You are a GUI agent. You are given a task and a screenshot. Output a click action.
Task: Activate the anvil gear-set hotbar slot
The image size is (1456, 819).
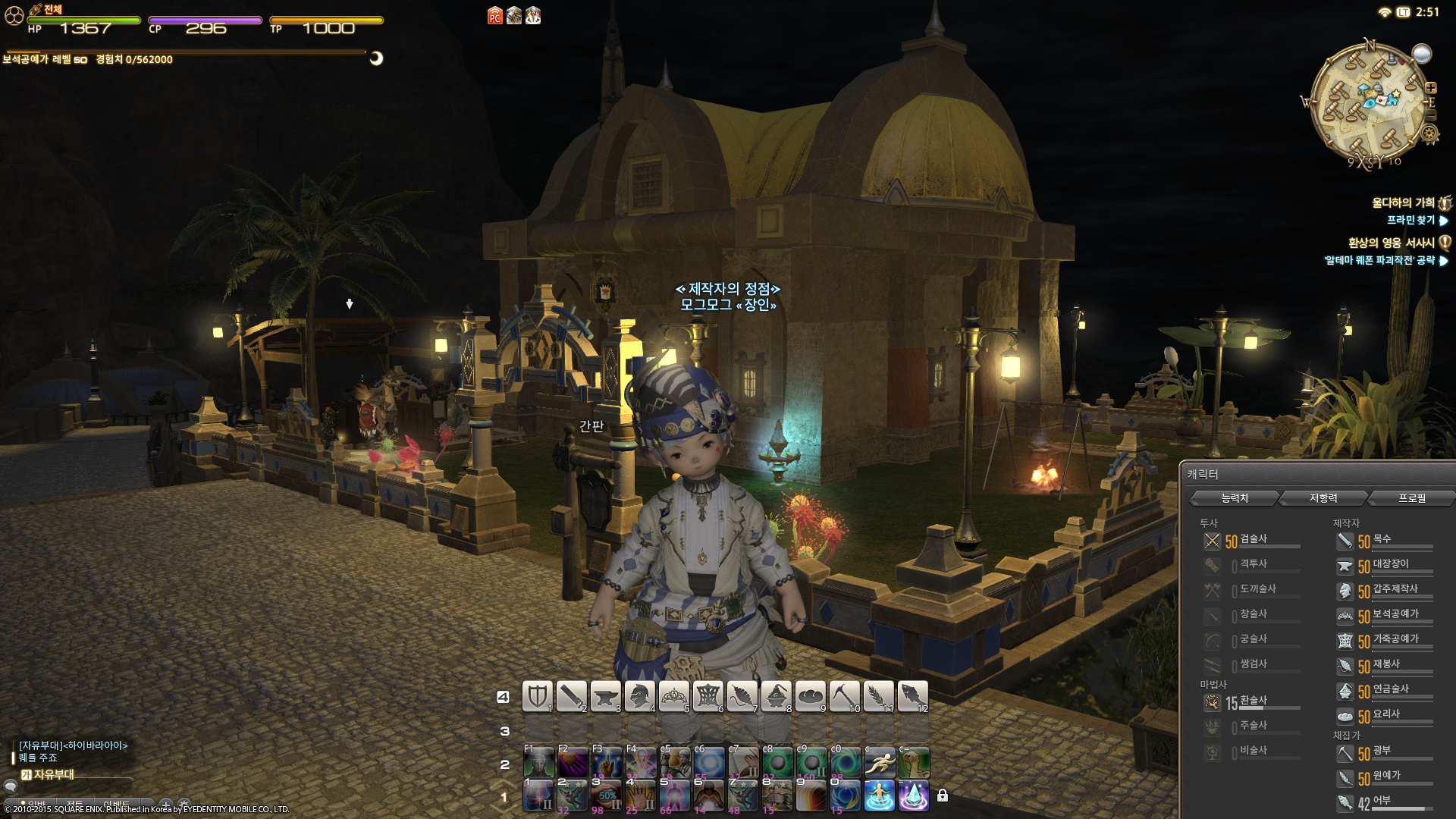605,696
